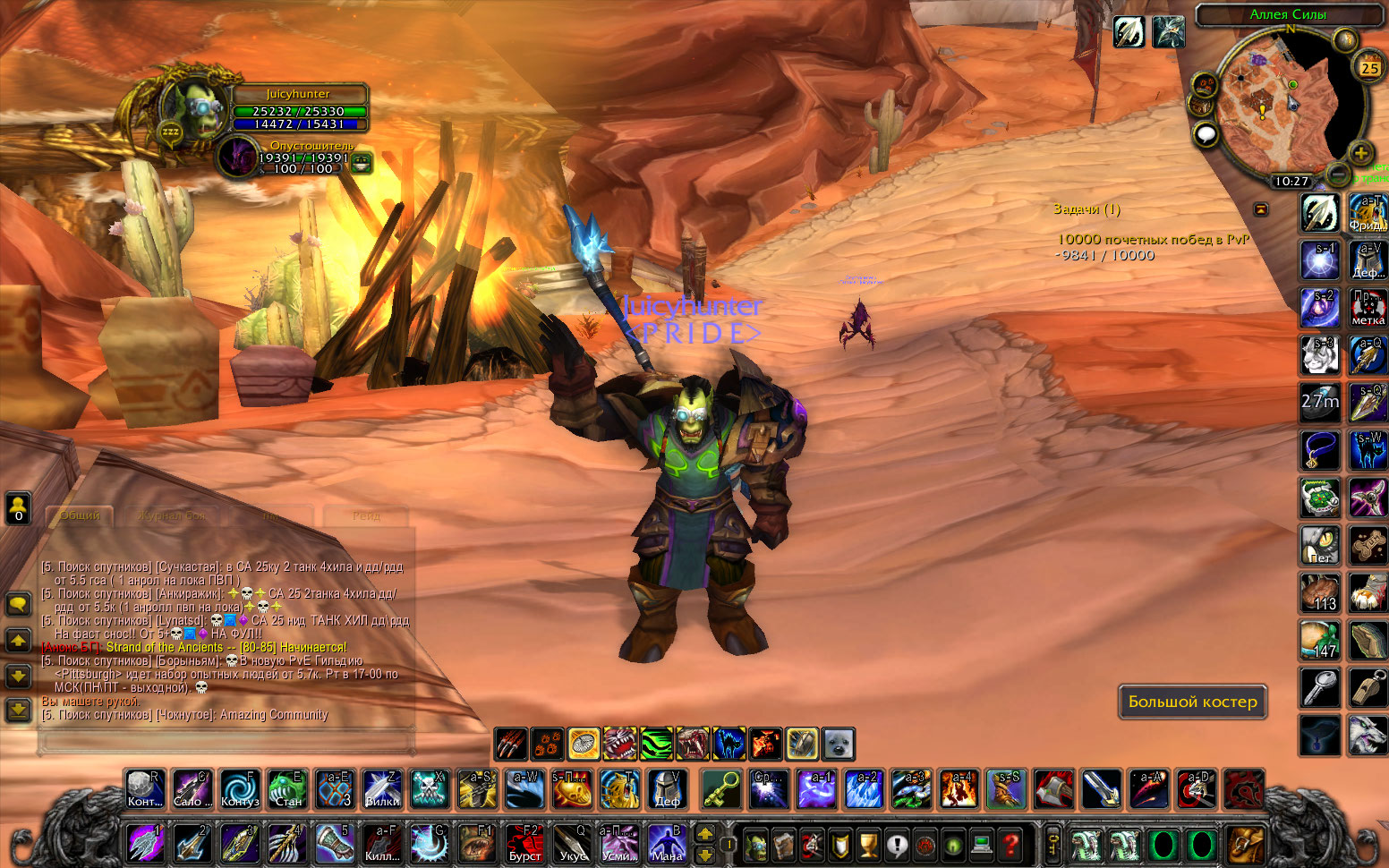Open the calendar button showing 25
Screen dimensions: 1389x868
click(x=1369, y=67)
